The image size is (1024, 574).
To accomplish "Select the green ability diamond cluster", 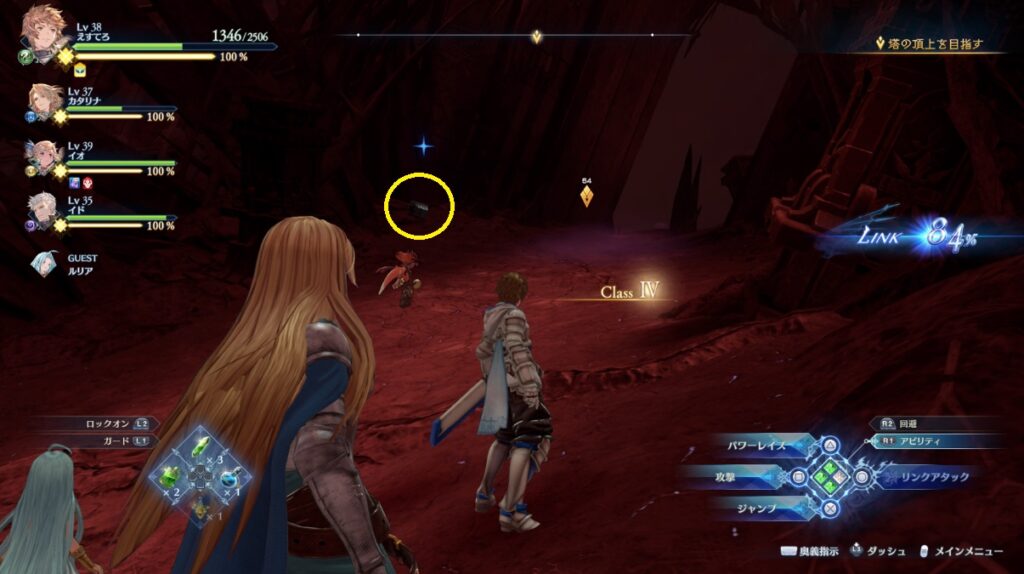I will tap(828, 477).
